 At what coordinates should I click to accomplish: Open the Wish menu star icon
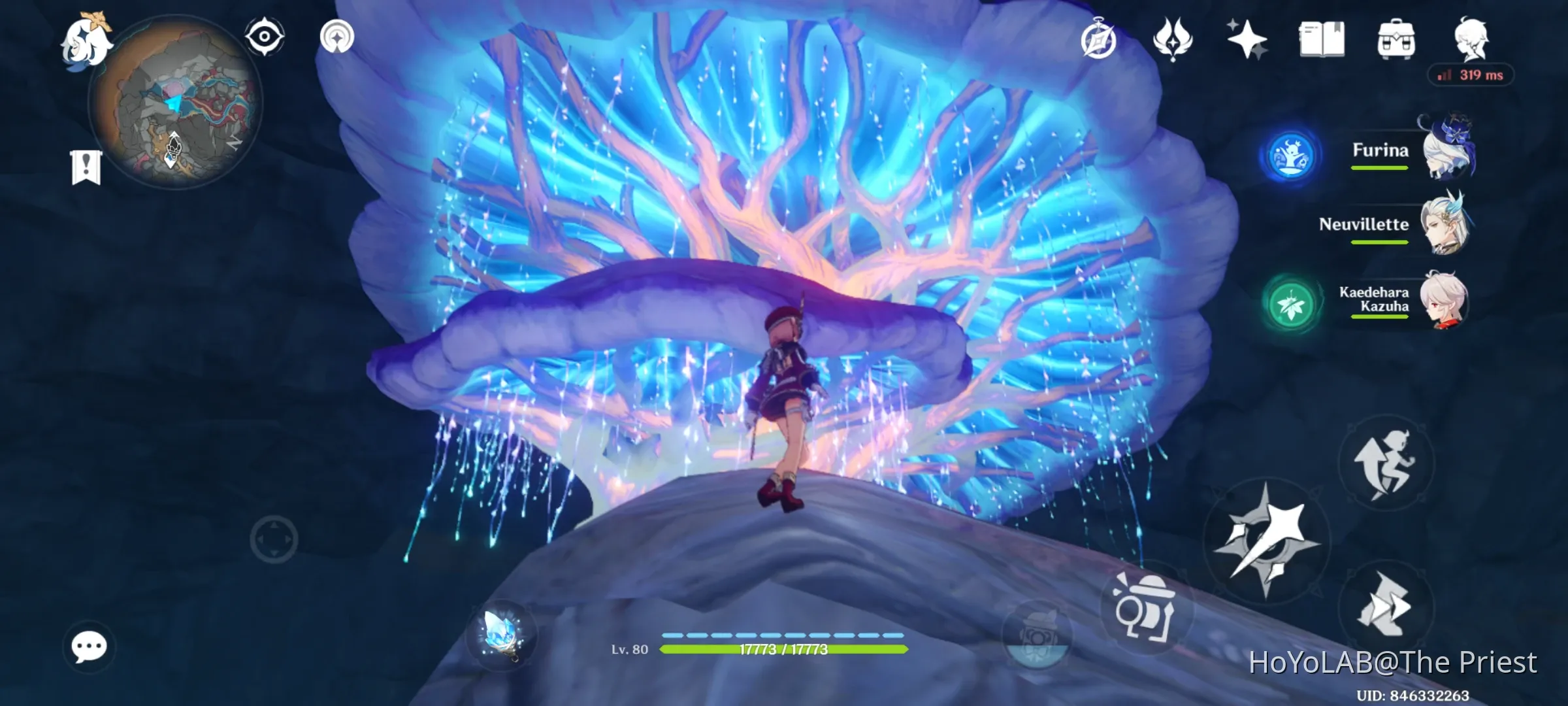[x=1249, y=41]
